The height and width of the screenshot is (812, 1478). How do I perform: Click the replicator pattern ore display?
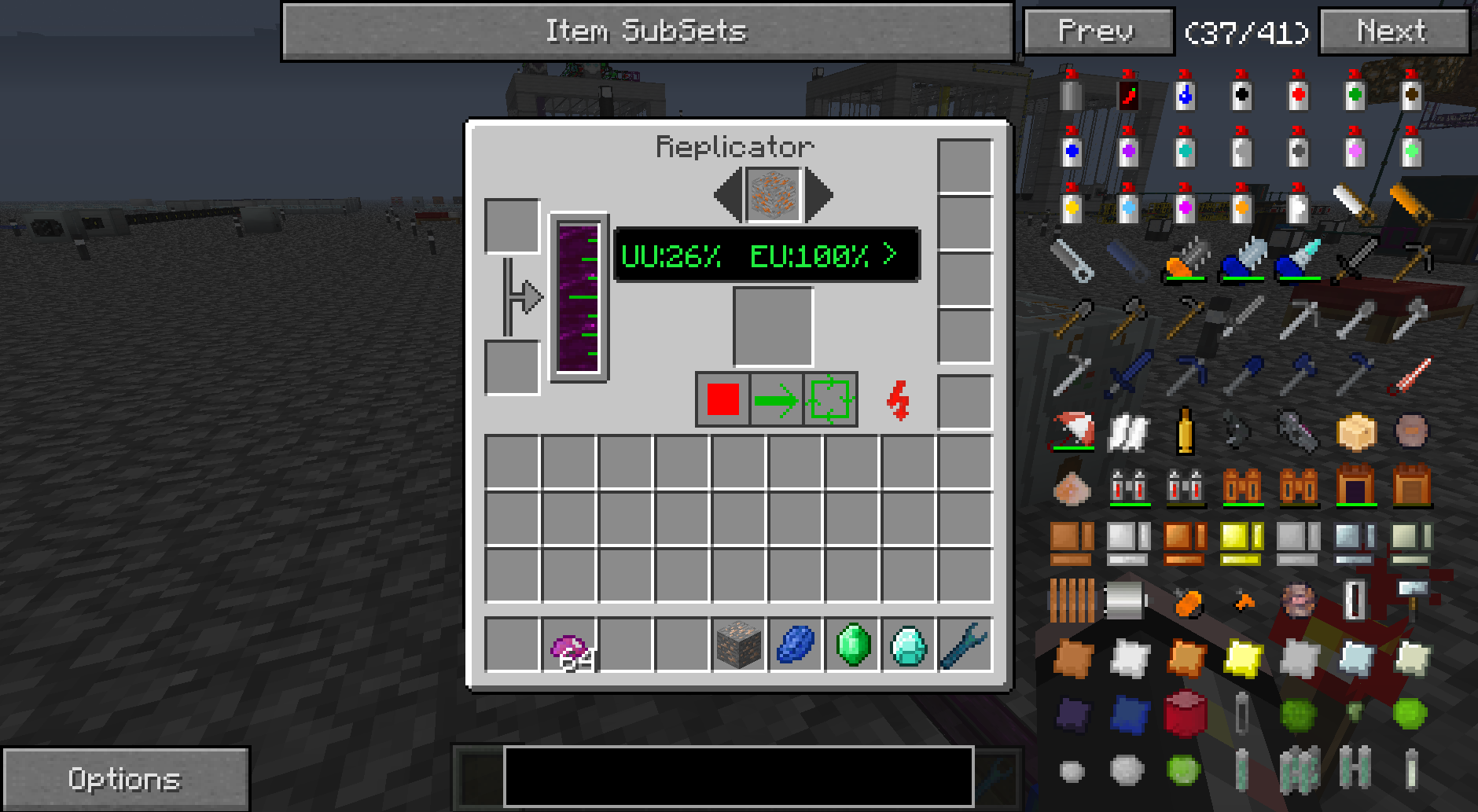pyautogui.click(x=774, y=195)
